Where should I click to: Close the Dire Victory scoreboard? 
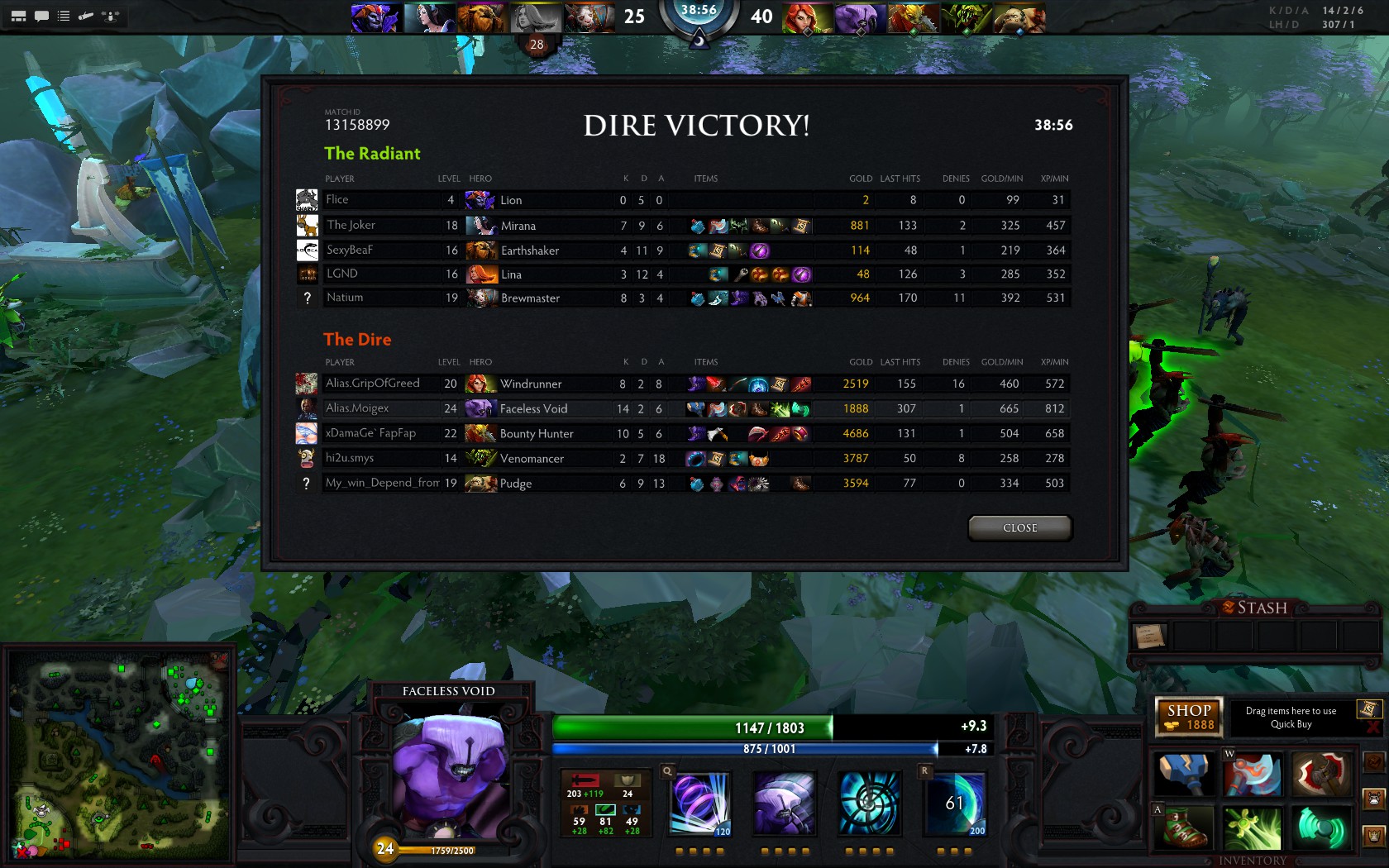[x=1019, y=528]
